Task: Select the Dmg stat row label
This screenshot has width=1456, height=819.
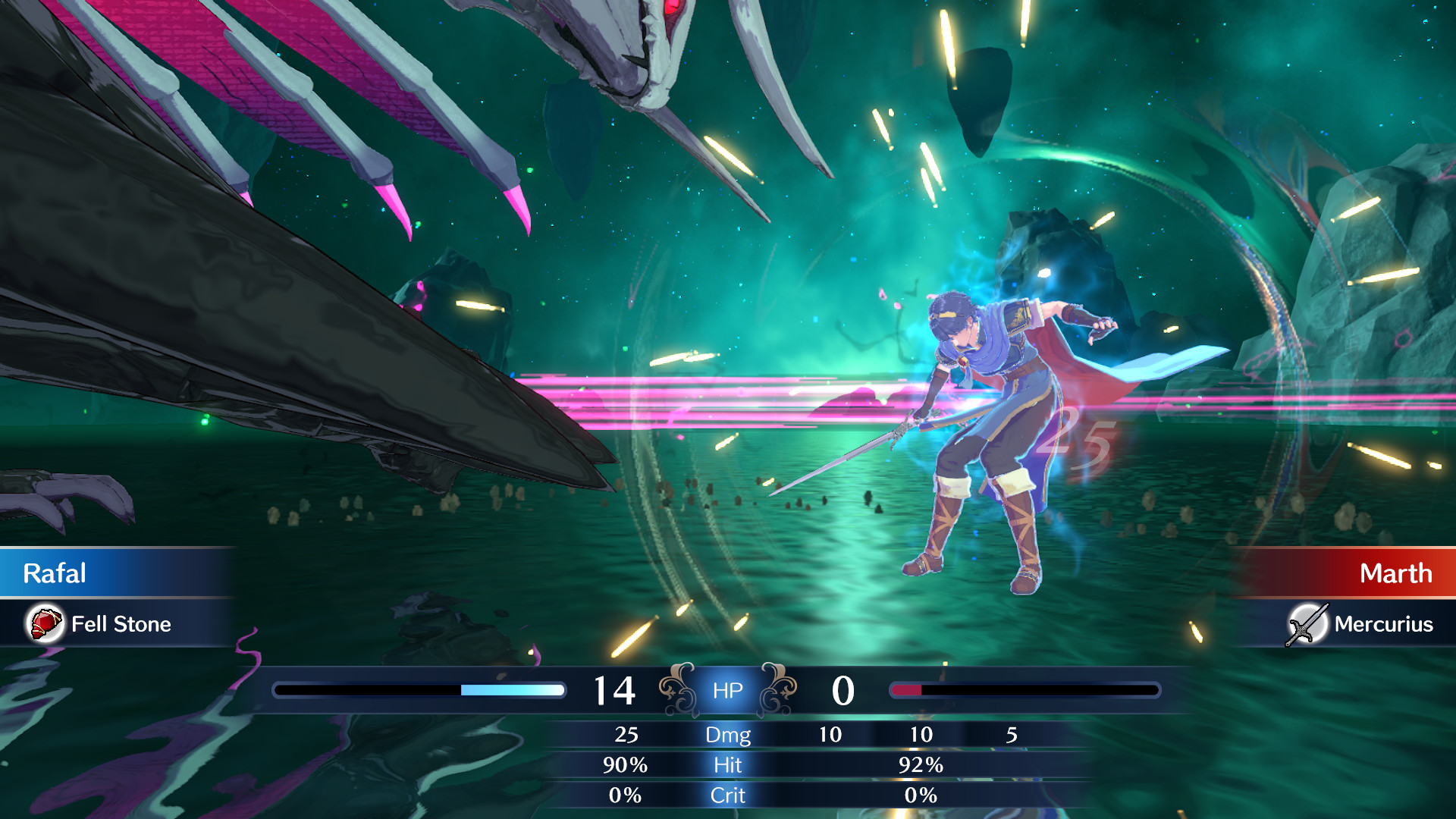Action: (727, 735)
